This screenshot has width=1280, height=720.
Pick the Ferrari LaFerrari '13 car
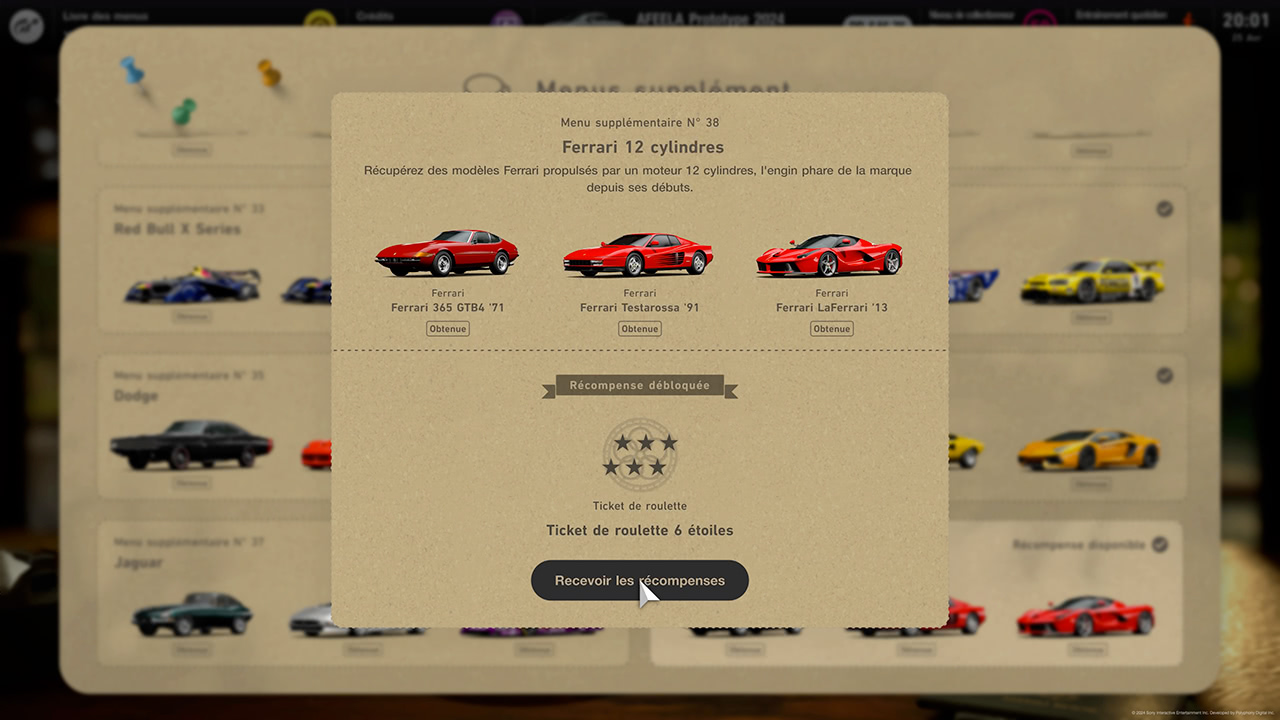point(830,256)
